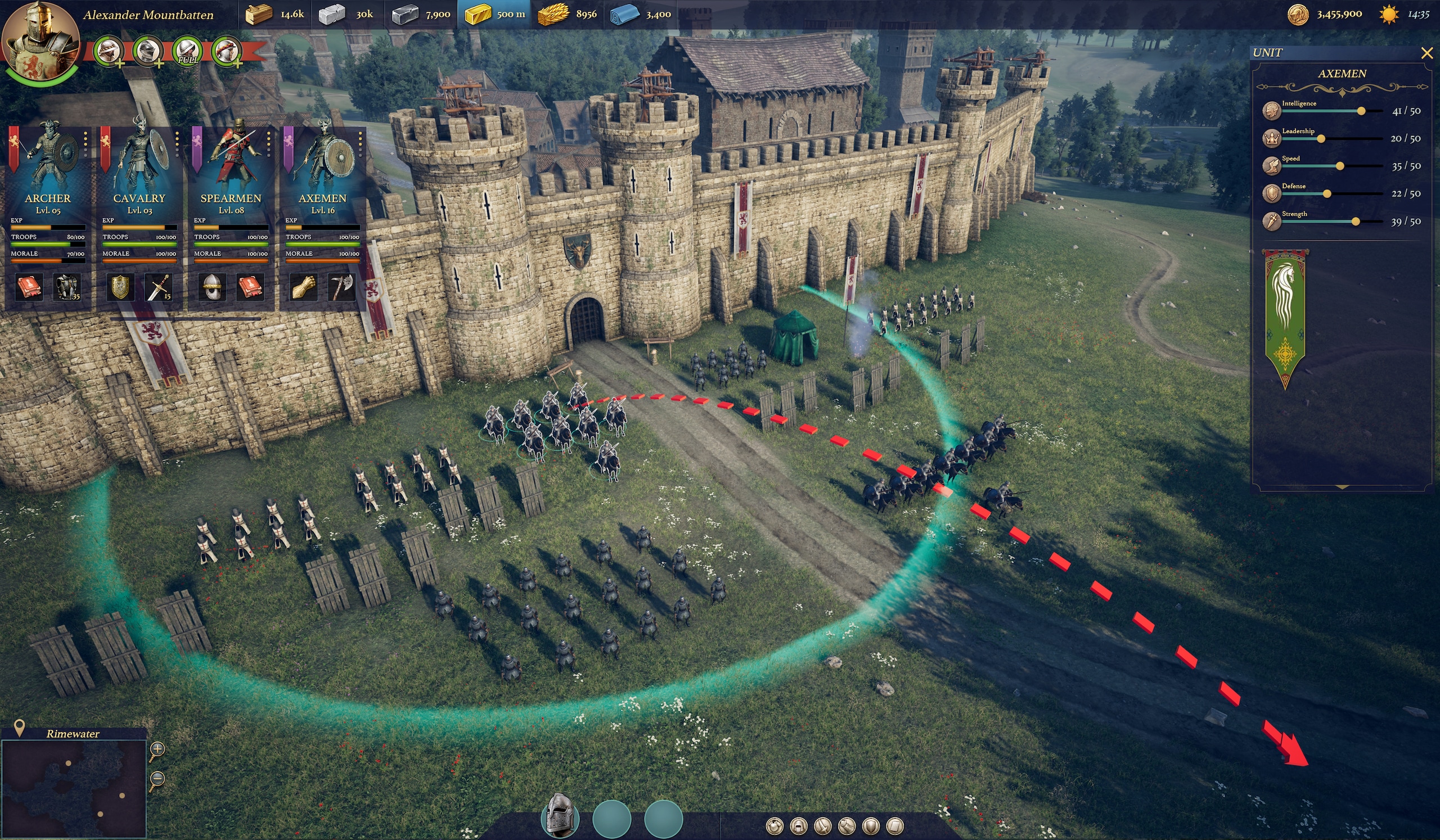The width and height of the screenshot is (1440, 840).
Task: Click the green horse banner in Unit panel
Action: 1285,317
